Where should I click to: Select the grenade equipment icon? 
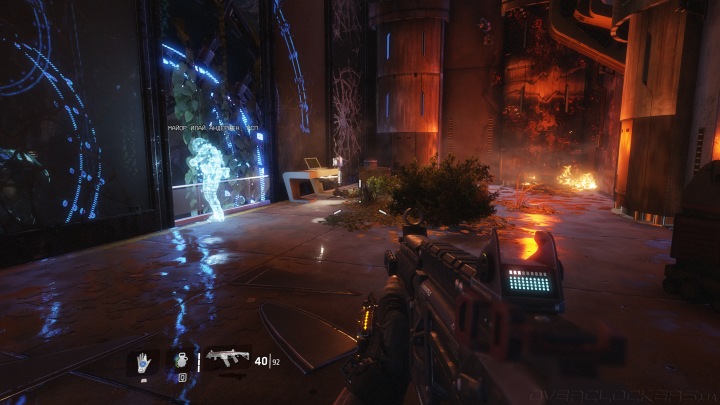point(181,360)
